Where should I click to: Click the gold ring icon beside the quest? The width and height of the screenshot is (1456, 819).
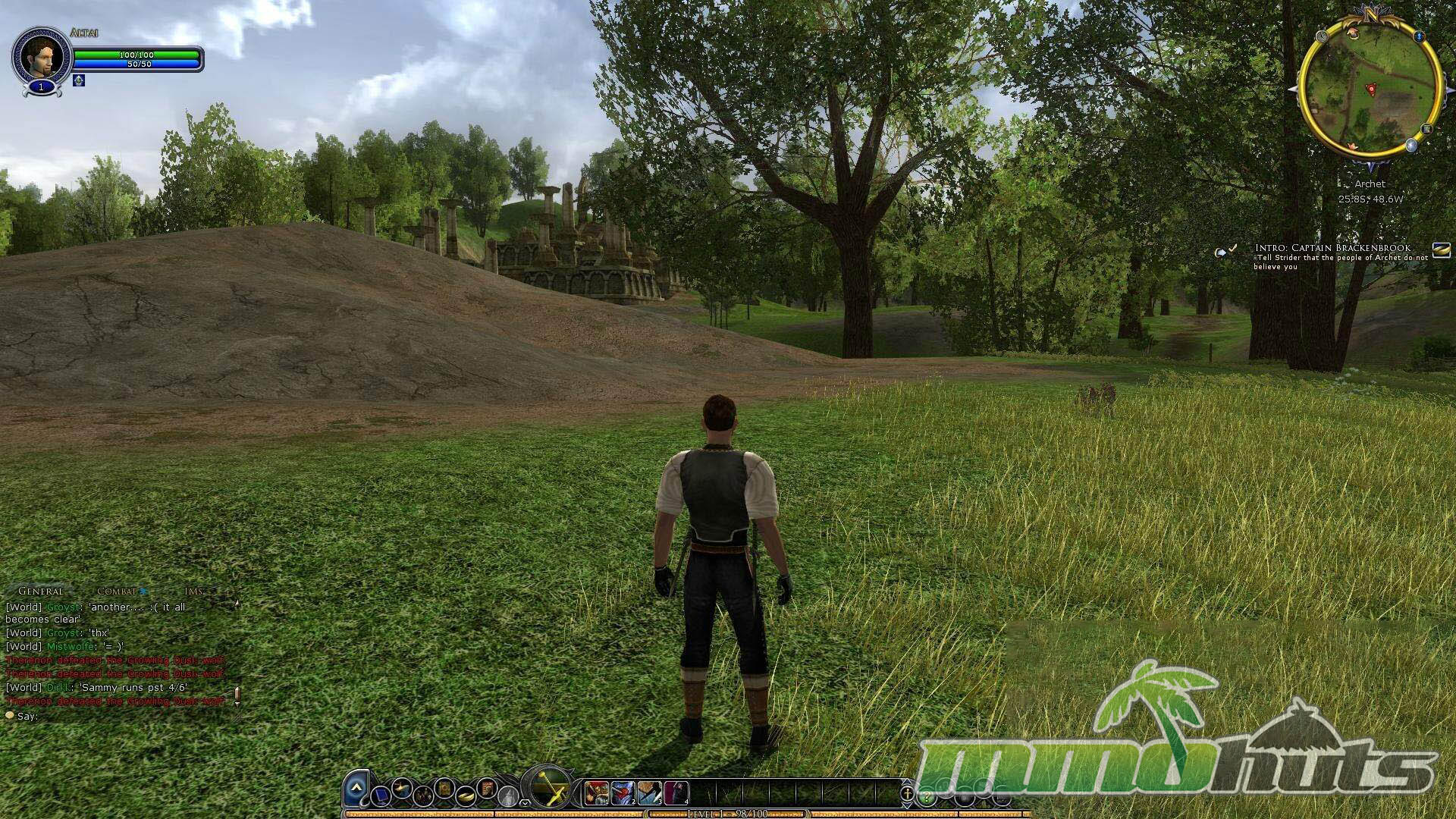pyautogui.click(x=1441, y=249)
